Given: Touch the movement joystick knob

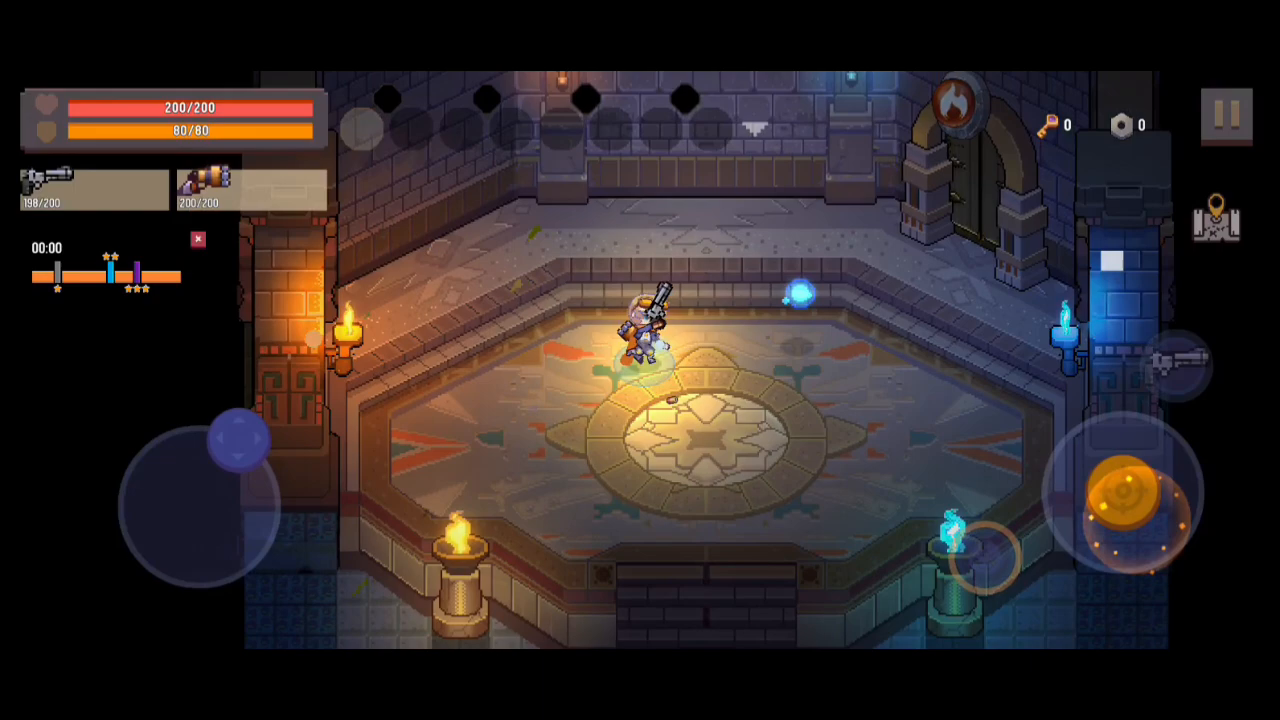Looking at the screenshot, I should pos(238,440).
